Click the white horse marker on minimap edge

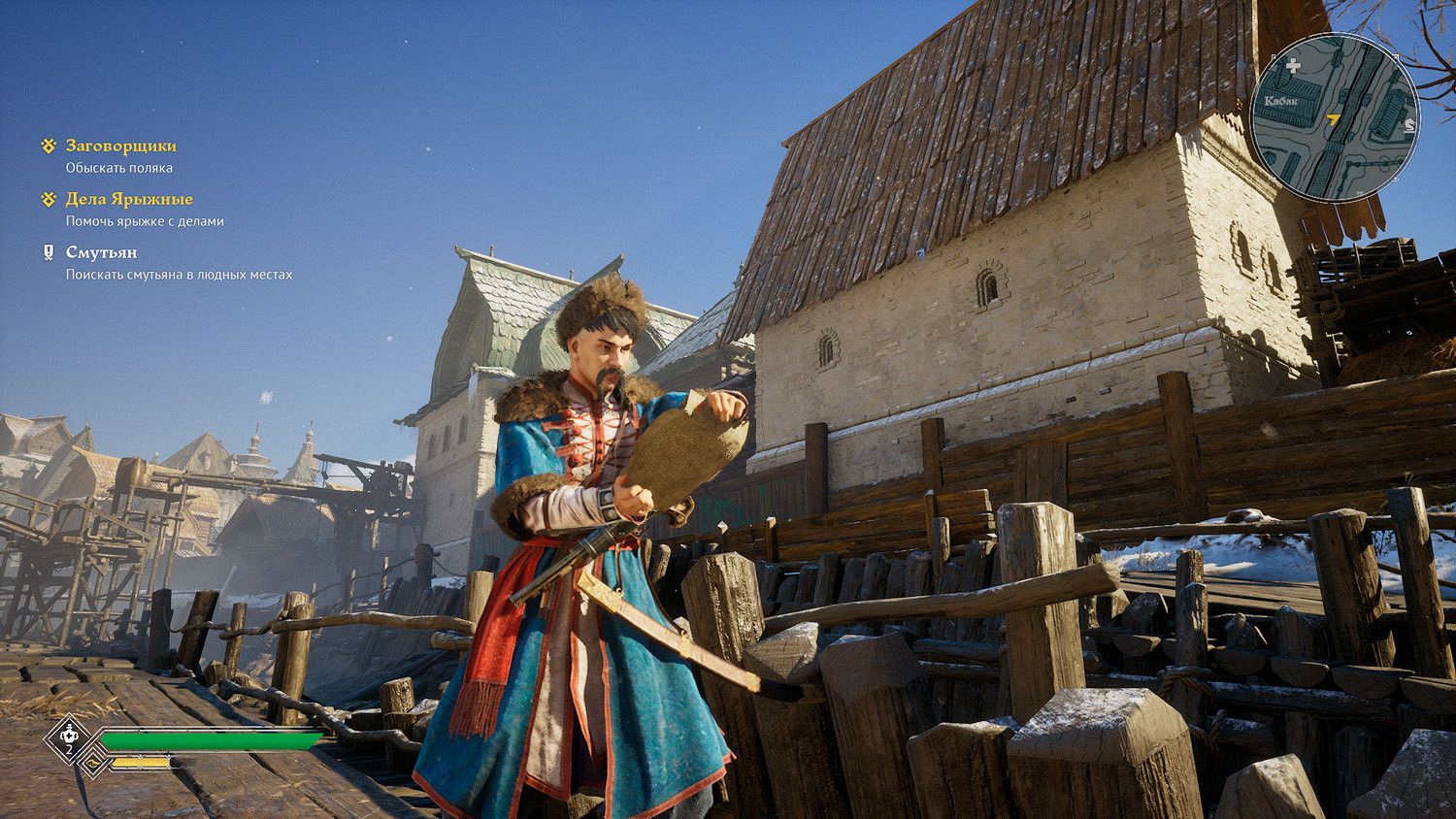1409,124
